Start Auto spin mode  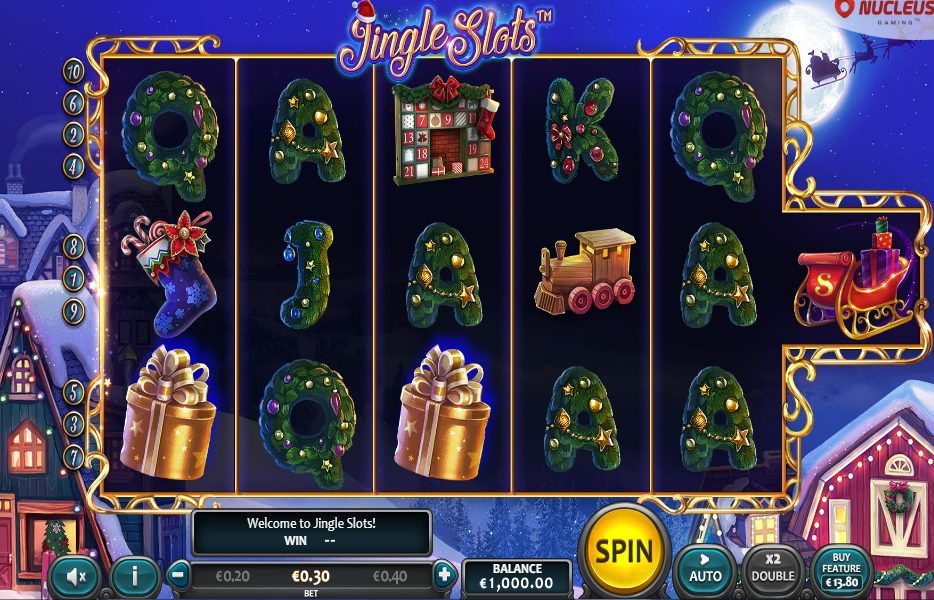click(x=705, y=567)
